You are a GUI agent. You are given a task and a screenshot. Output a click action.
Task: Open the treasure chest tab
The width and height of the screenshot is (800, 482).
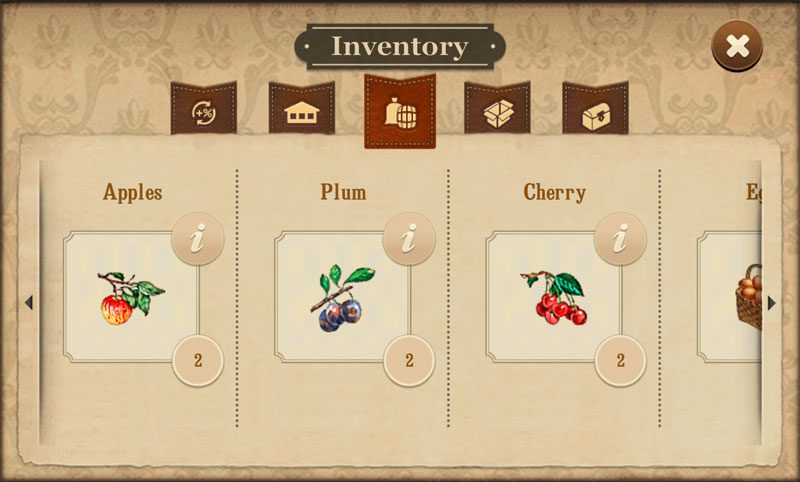[595, 112]
